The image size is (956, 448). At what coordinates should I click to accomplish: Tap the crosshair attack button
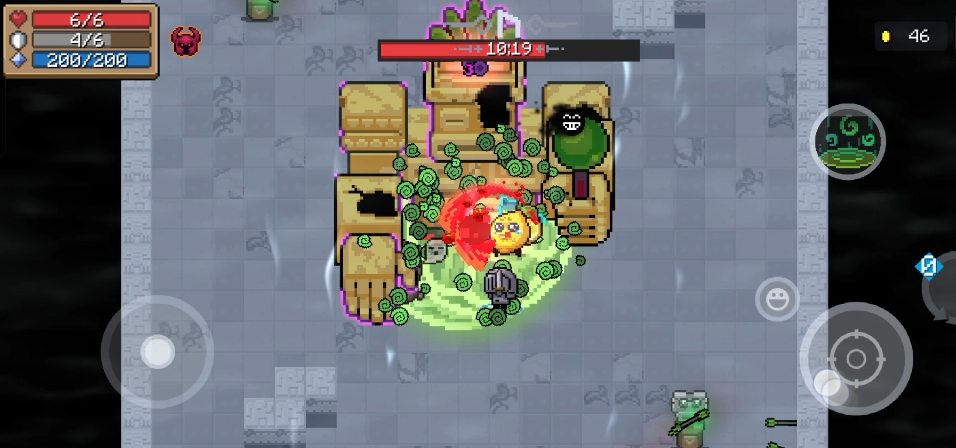pos(855,358)
